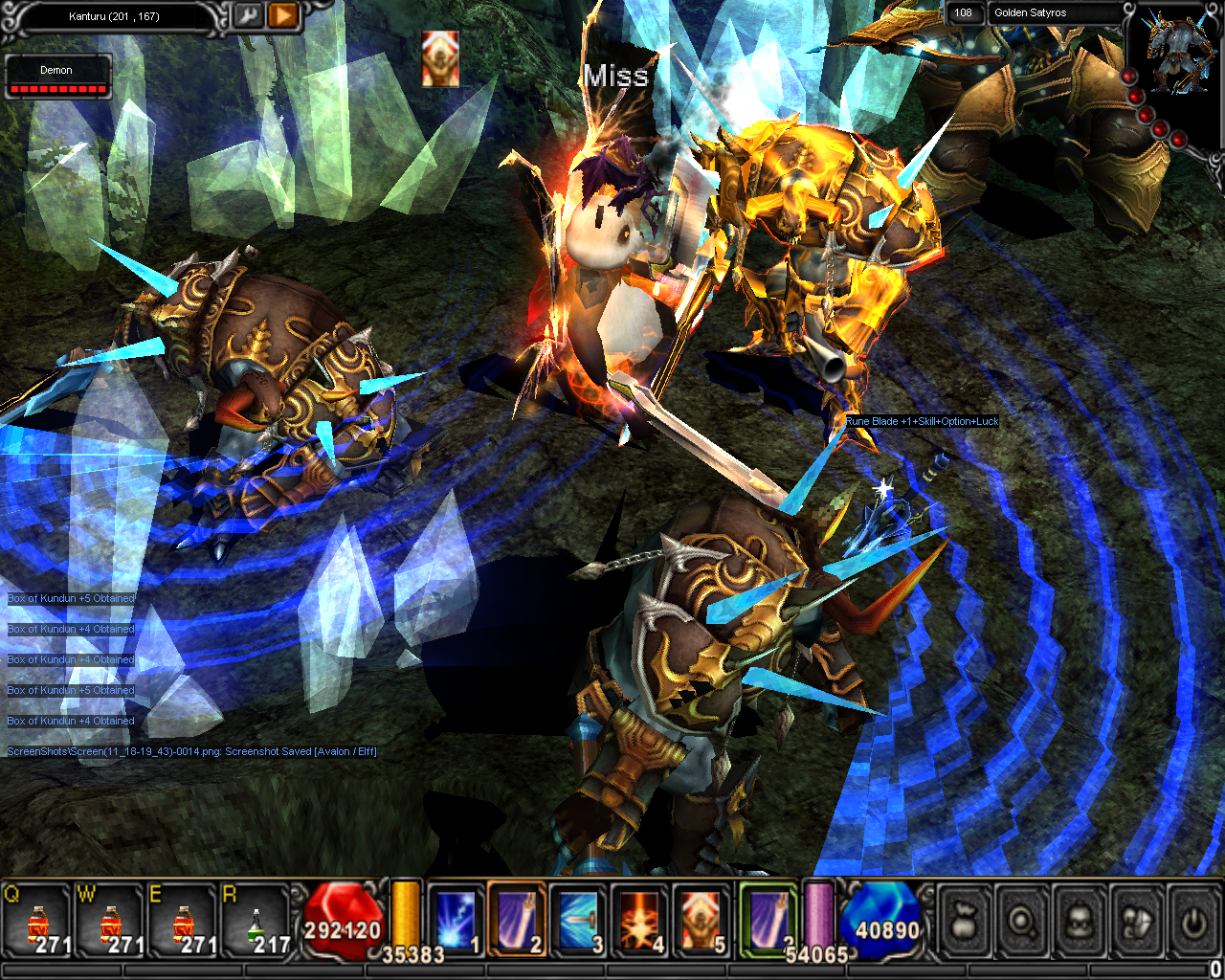
Task: Activate the blue sword thrust skill numbered 3
Action: [578, 920]
